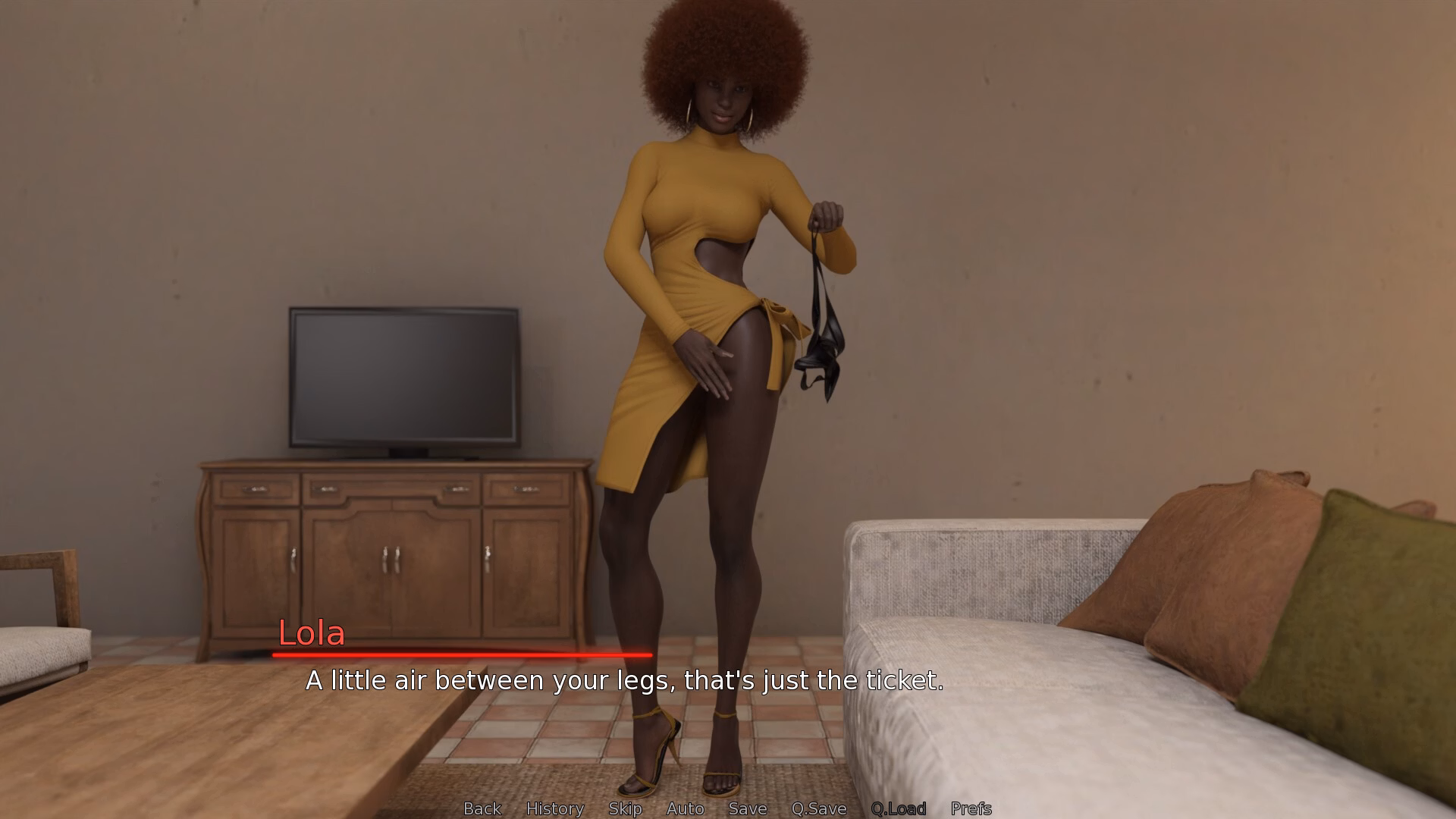Viewport: 1456px width, 819px height.
Task: Select Auto from the quick menu bar
Action: (x=685, y=808)
